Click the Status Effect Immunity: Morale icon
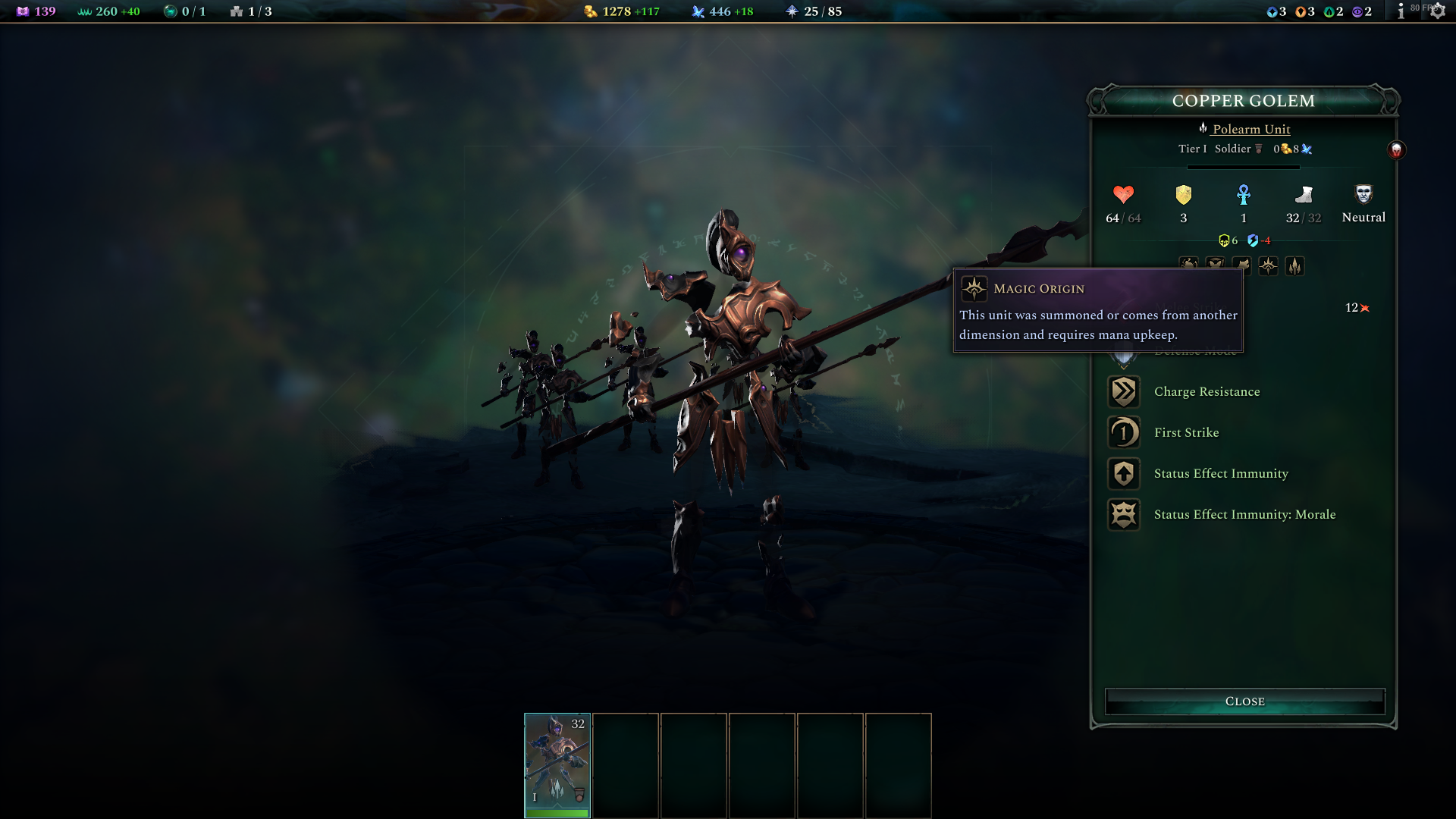This screenshot has height=819, width=1456. pyautogui.click(x=1124, y=514)
